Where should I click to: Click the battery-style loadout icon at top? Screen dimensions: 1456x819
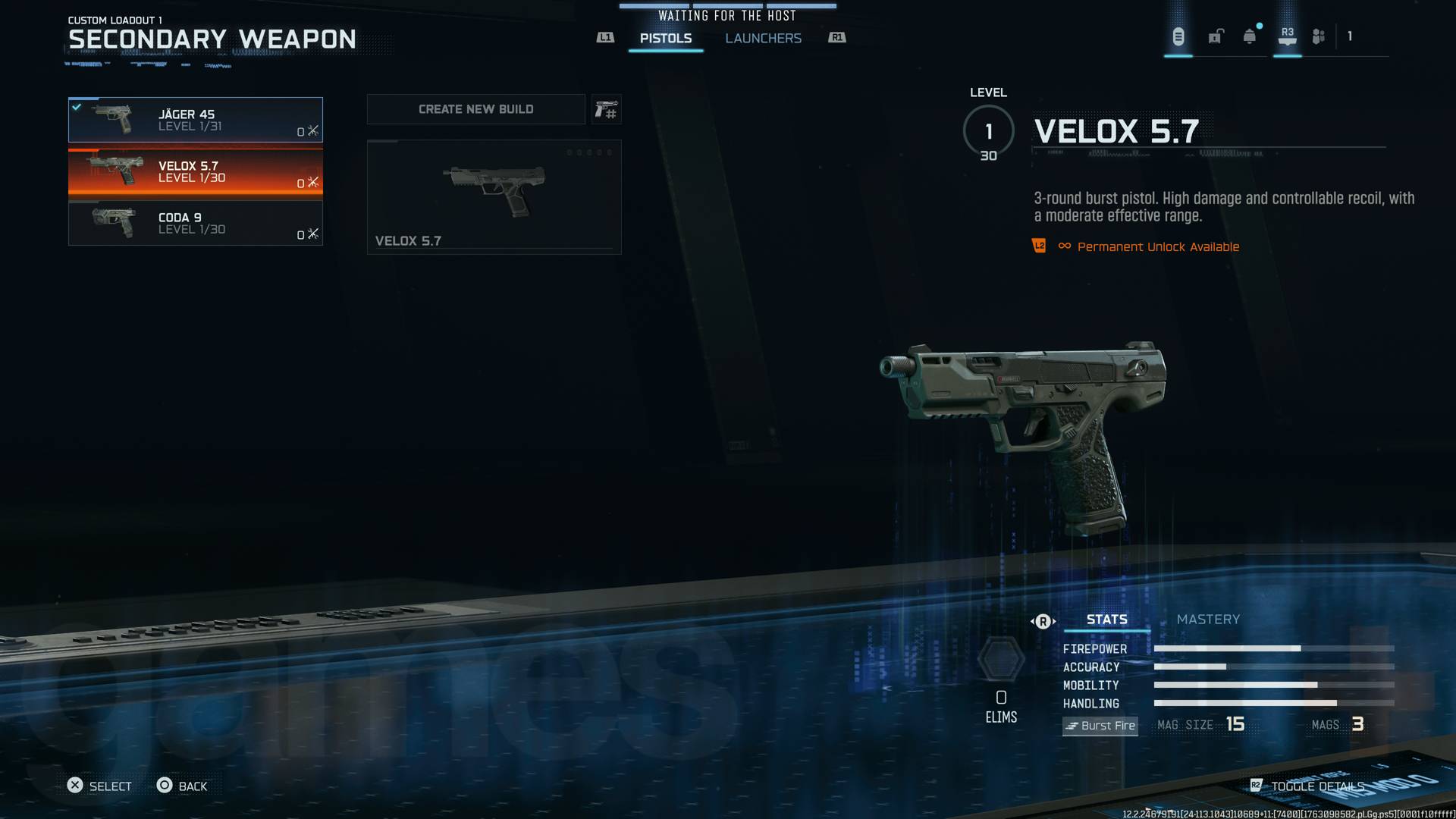(1178, 36)
